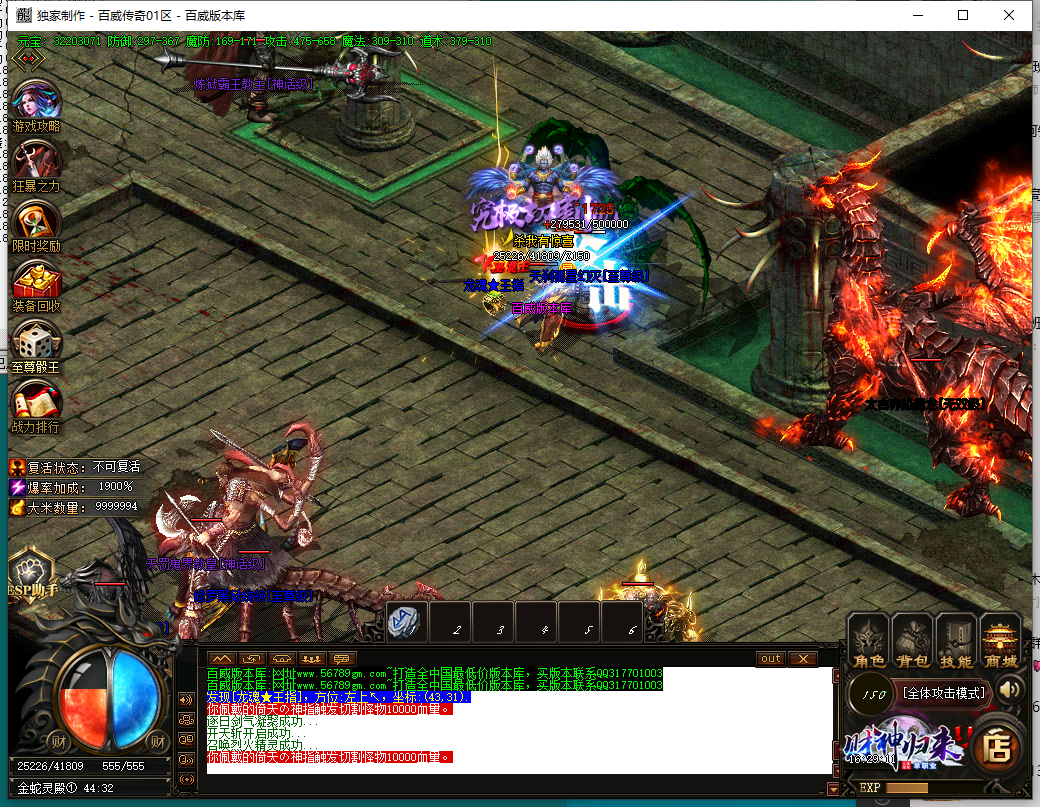
Task: Open the 技能 skills book
Action: [956, 641]
